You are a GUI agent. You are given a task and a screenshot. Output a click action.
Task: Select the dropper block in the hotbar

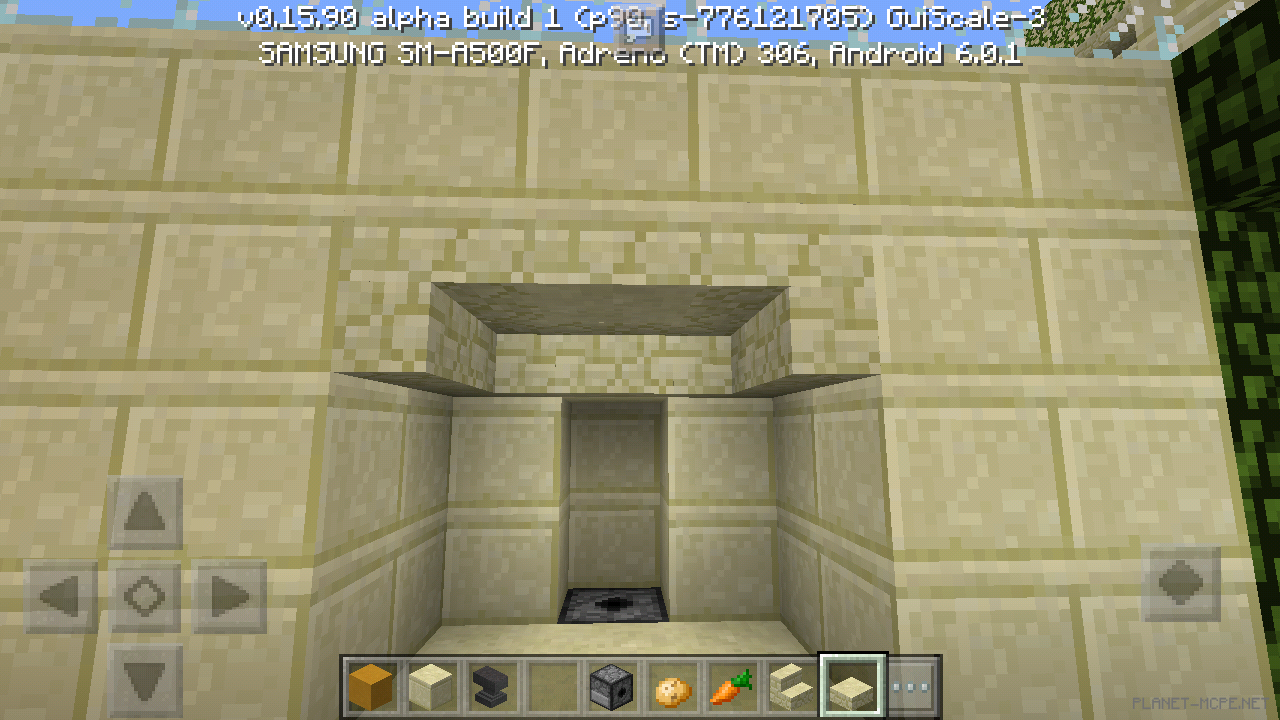[610, 686]
